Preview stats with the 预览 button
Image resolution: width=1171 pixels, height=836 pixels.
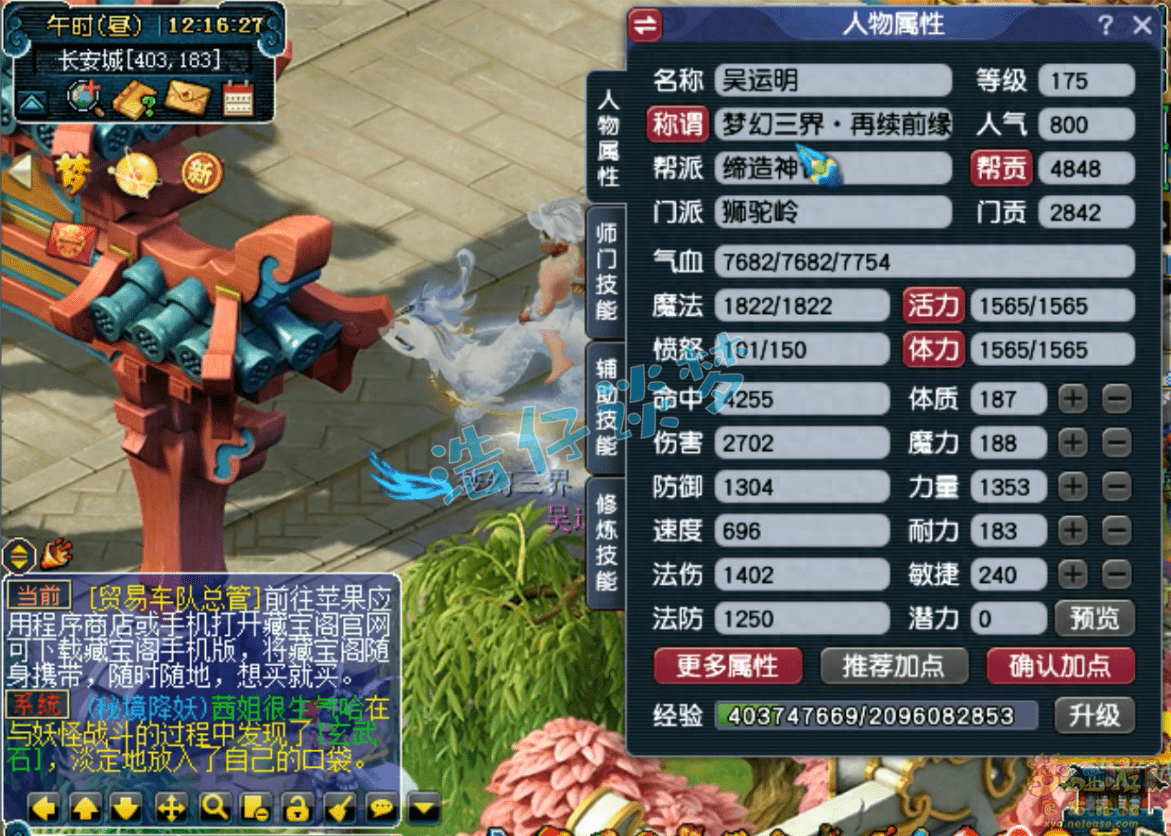[1094, 619]
